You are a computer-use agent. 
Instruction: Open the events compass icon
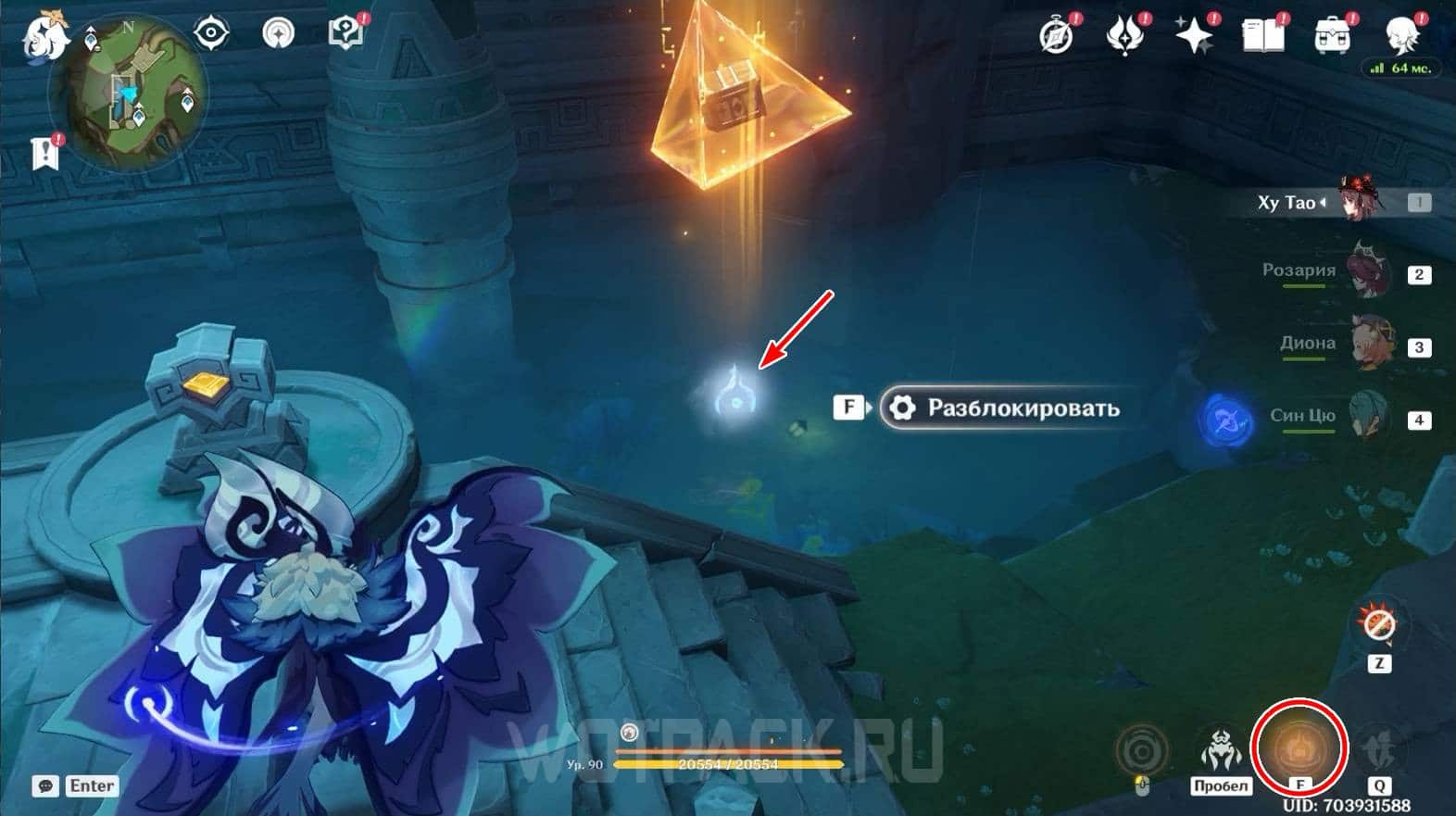click(x=1057, y=35)
